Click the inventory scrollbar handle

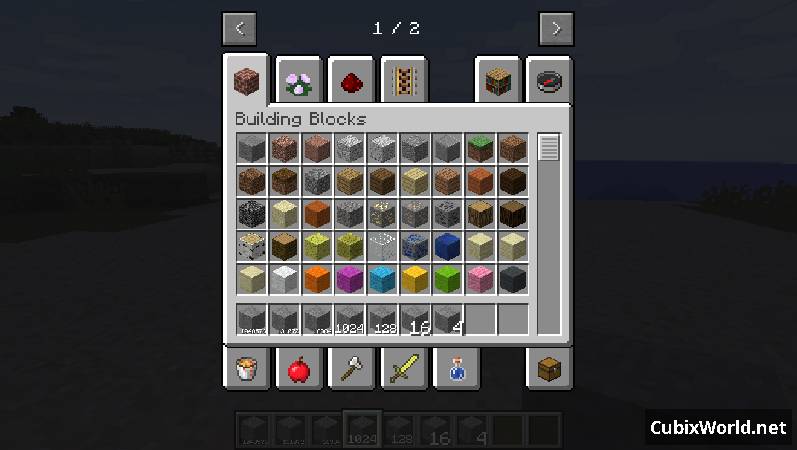[549, 148]
